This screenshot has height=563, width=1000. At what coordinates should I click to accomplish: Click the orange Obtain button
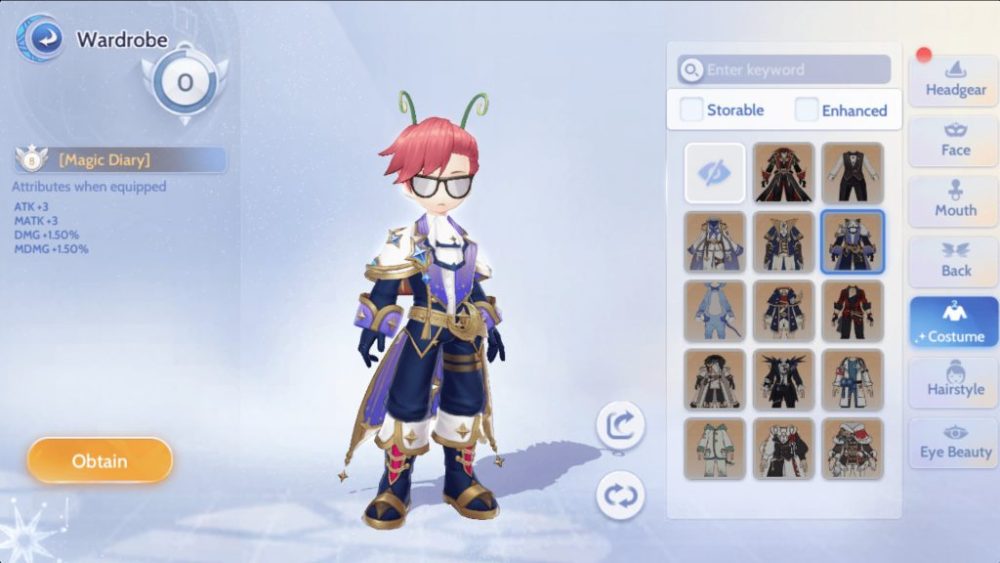point(100,461)
